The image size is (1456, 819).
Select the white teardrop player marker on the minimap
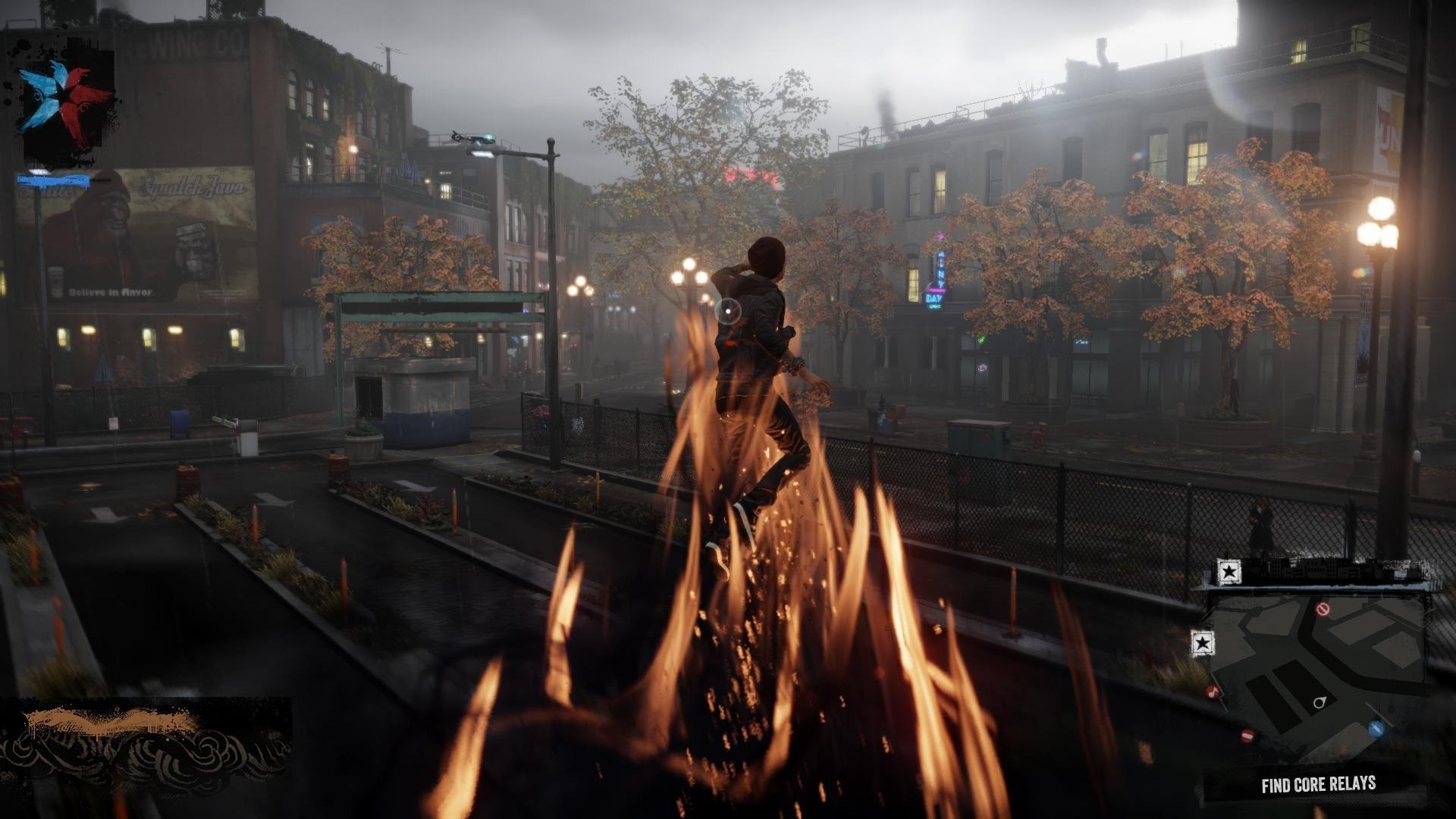click(1319, 701)
